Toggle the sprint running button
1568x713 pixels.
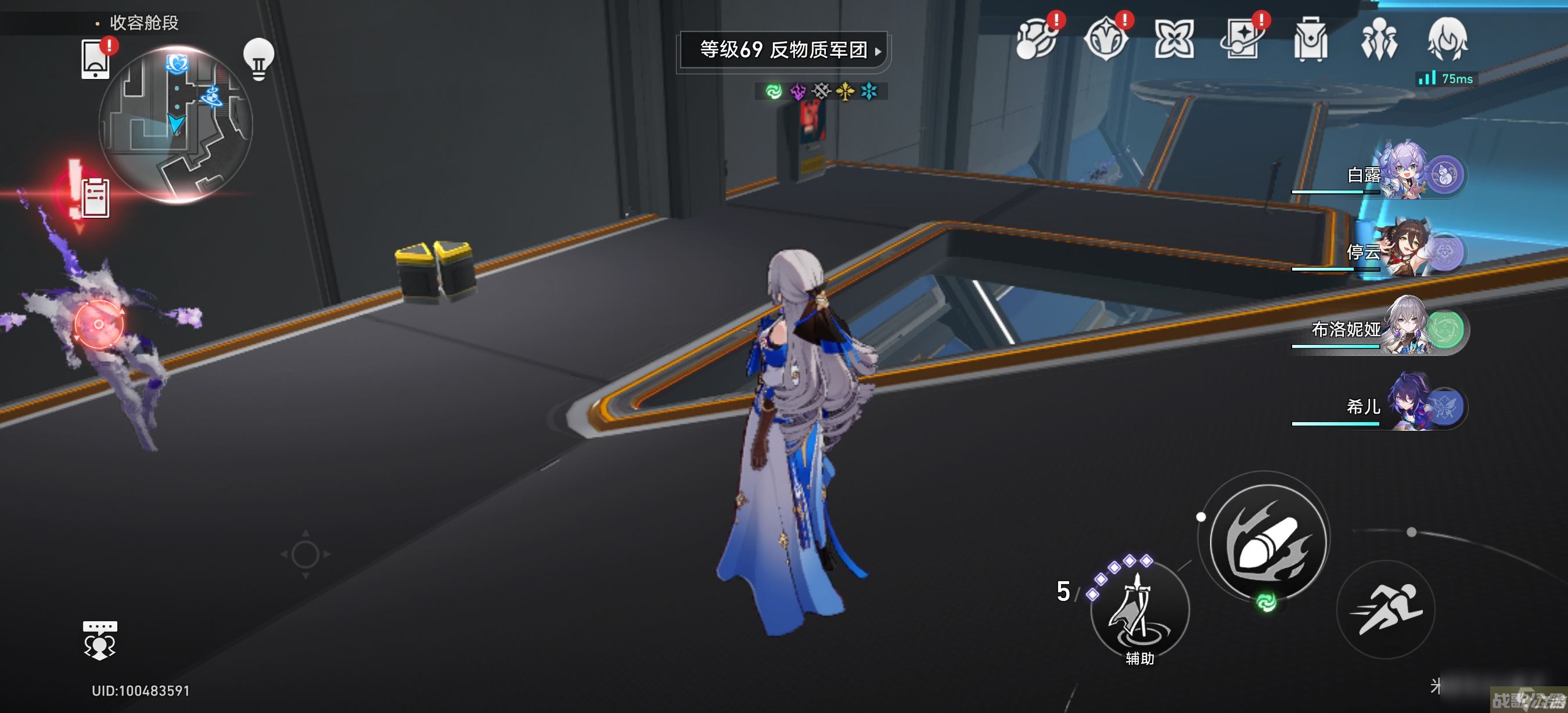click(1386, 608)
